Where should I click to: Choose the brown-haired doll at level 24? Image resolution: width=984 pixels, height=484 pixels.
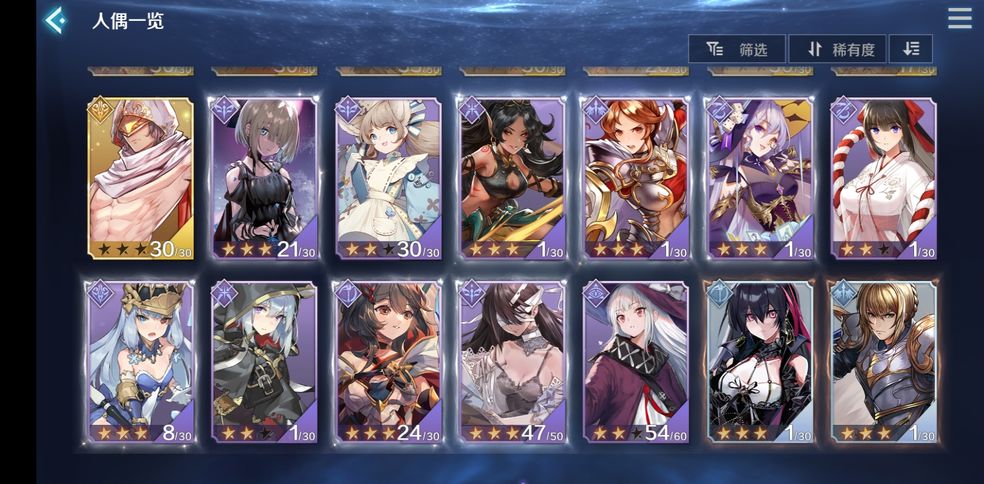(x=388, y=362)
